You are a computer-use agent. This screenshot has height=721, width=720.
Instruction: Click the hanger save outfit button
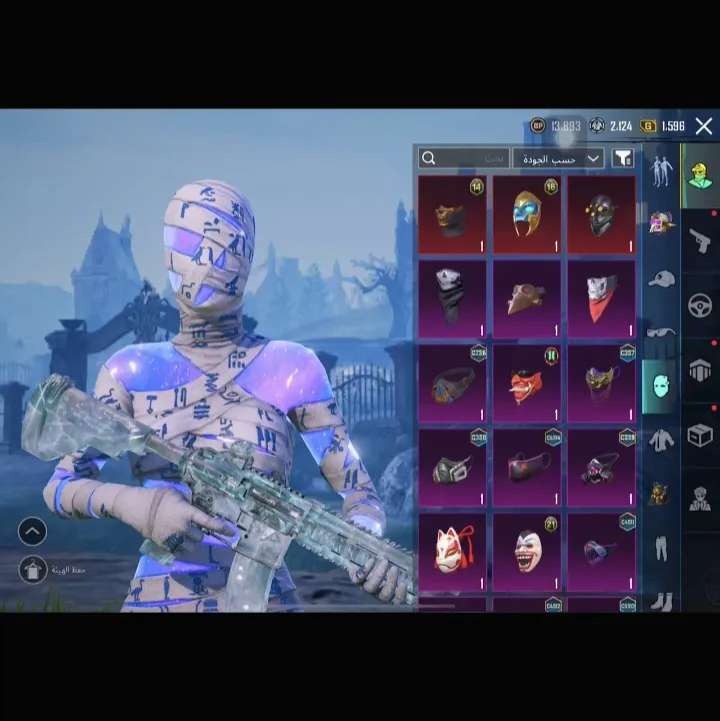pos(32,569)
